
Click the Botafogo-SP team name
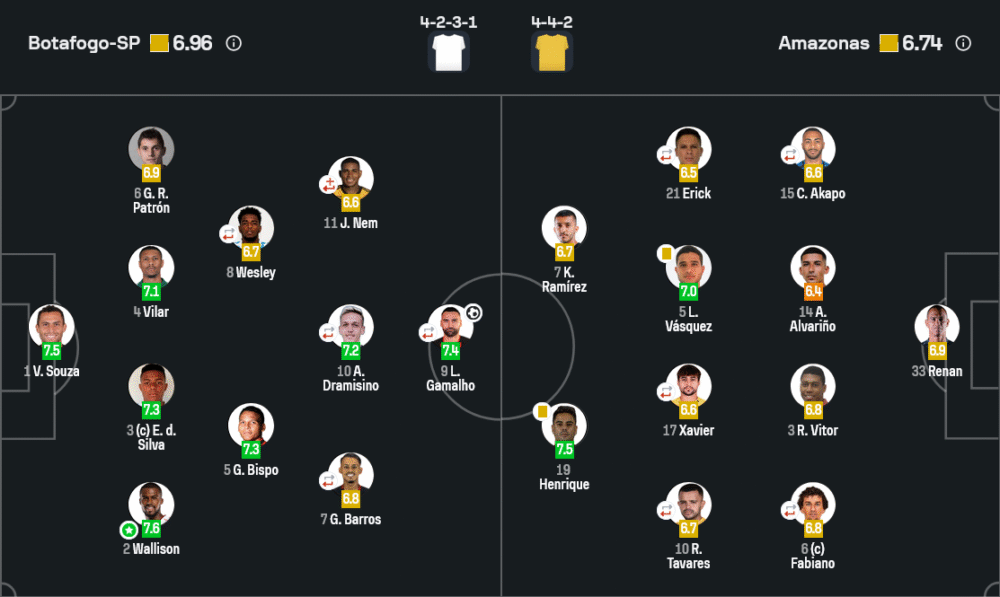(x=84, y=44)
